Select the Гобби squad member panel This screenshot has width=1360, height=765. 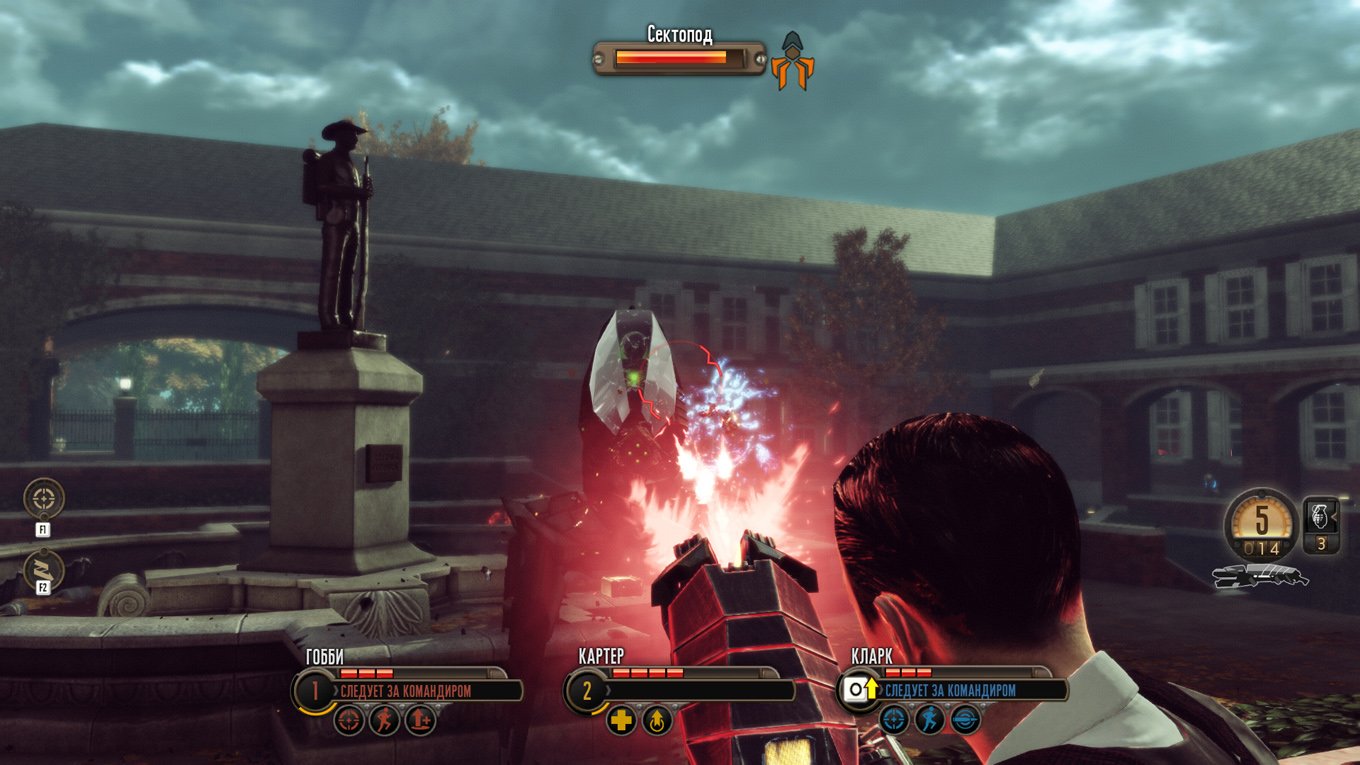315,690
